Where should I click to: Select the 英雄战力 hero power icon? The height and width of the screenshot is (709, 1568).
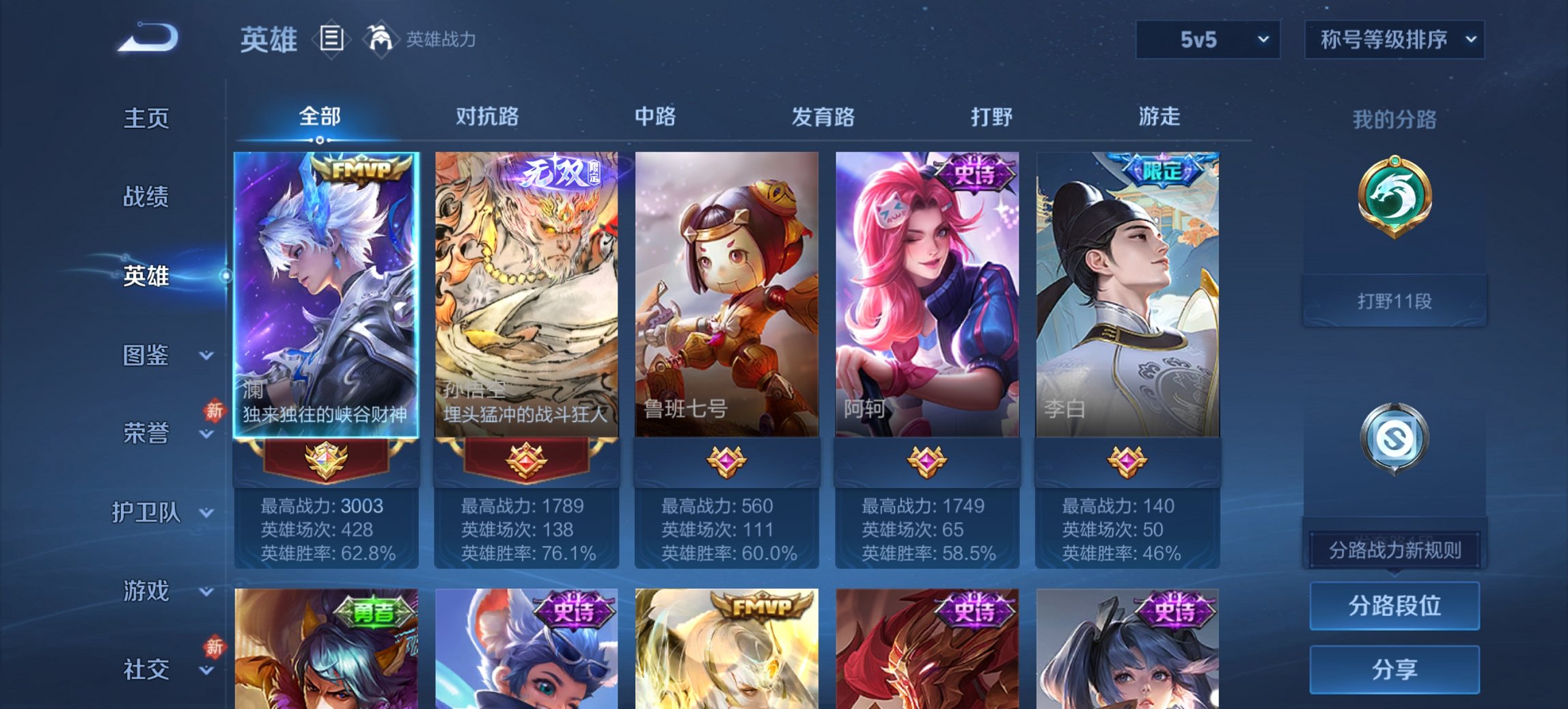click(381, 39)
